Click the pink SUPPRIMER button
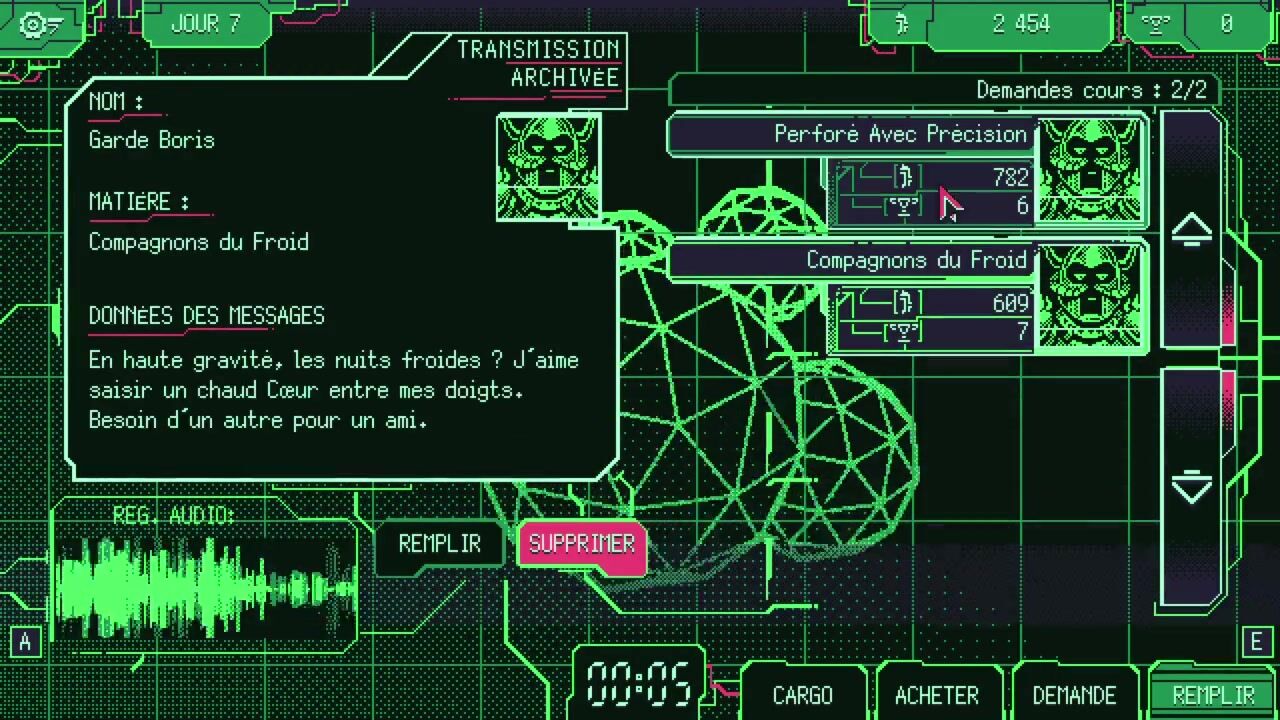The width and height of the screenshot is (1280, 720). pyautogui.click(x=581, y=545)
